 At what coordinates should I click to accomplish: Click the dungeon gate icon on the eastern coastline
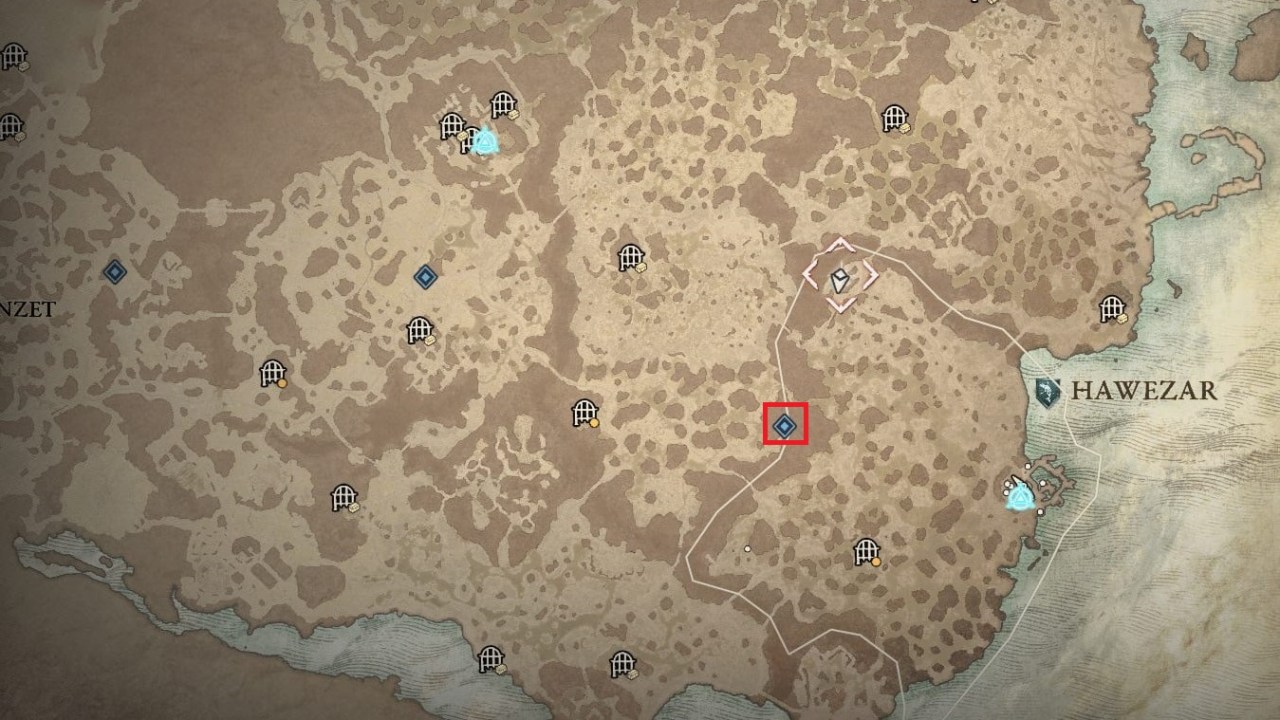point(1114,310)
